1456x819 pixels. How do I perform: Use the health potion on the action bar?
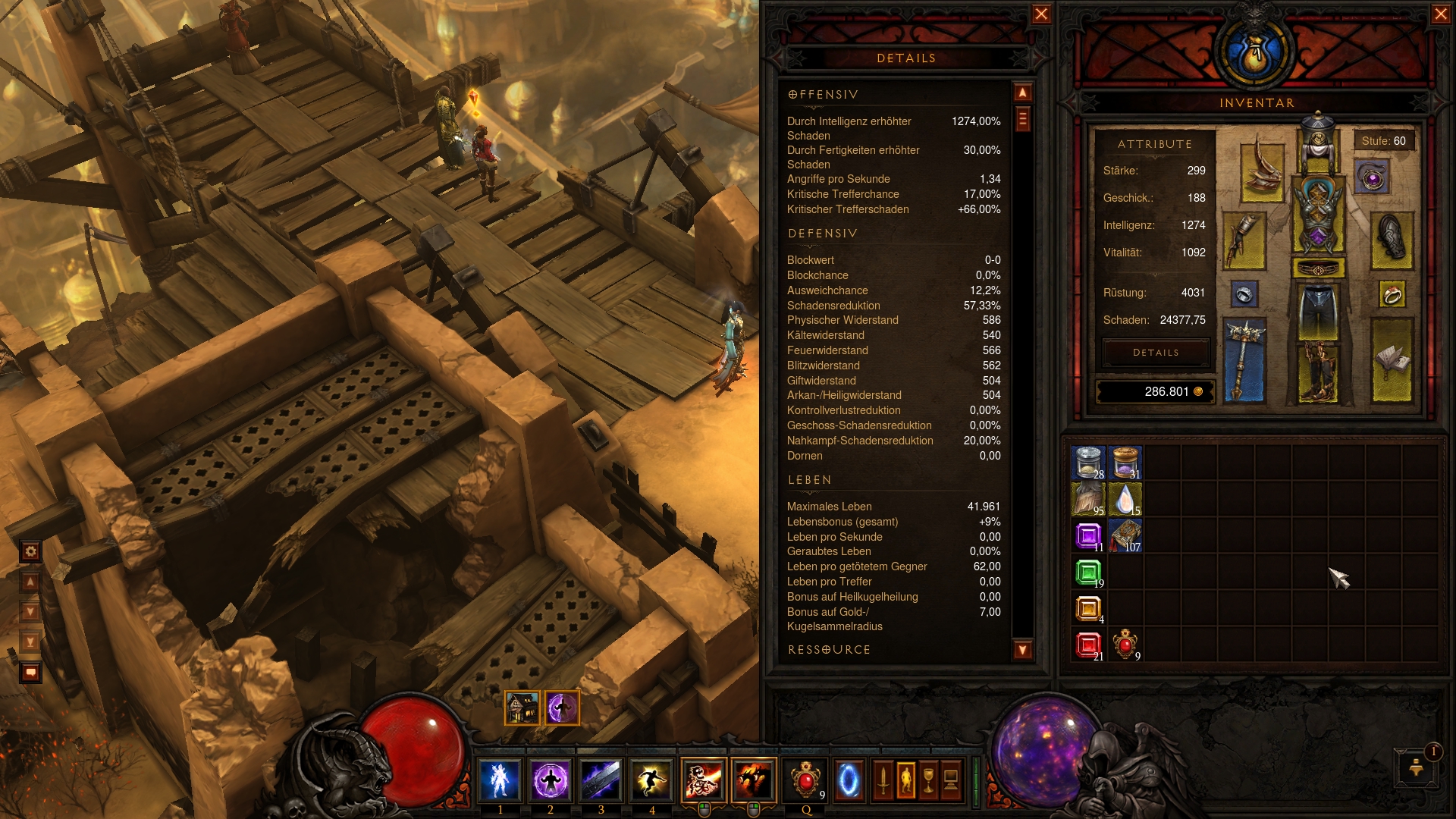pyautogui.click(x=805, y=780)
